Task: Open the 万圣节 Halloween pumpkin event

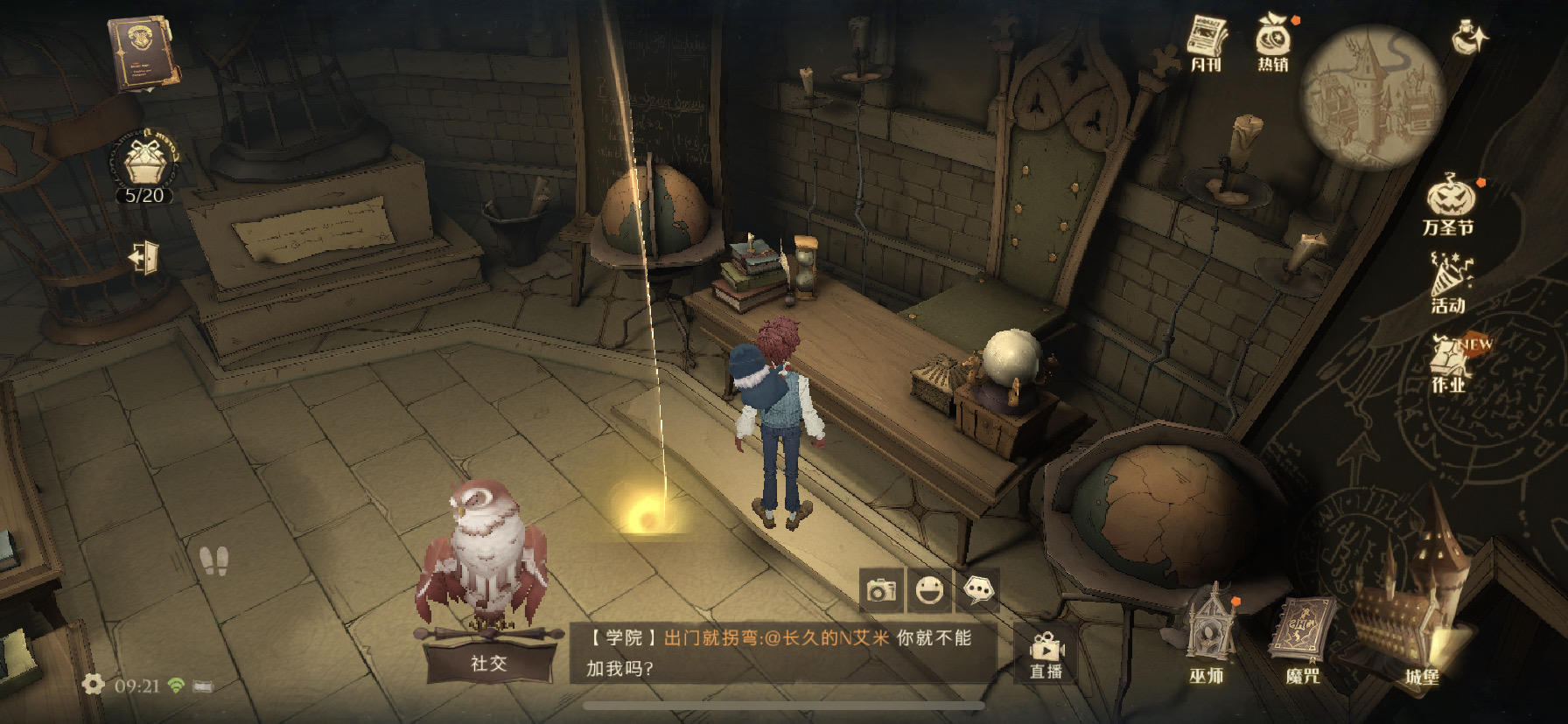Action: (x=1449, y=205)
